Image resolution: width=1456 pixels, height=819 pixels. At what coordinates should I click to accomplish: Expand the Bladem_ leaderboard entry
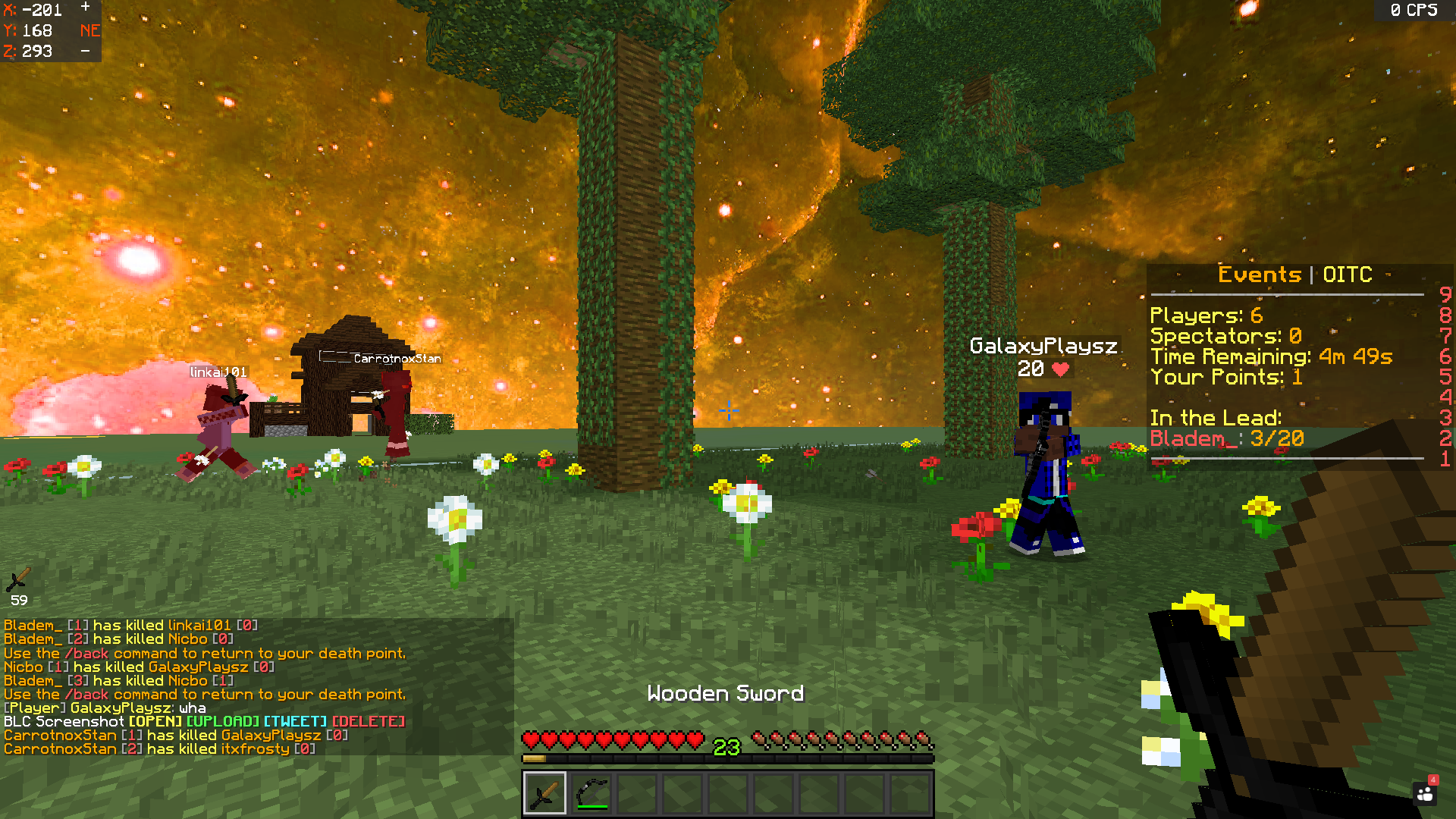(x=1225, y=438)
